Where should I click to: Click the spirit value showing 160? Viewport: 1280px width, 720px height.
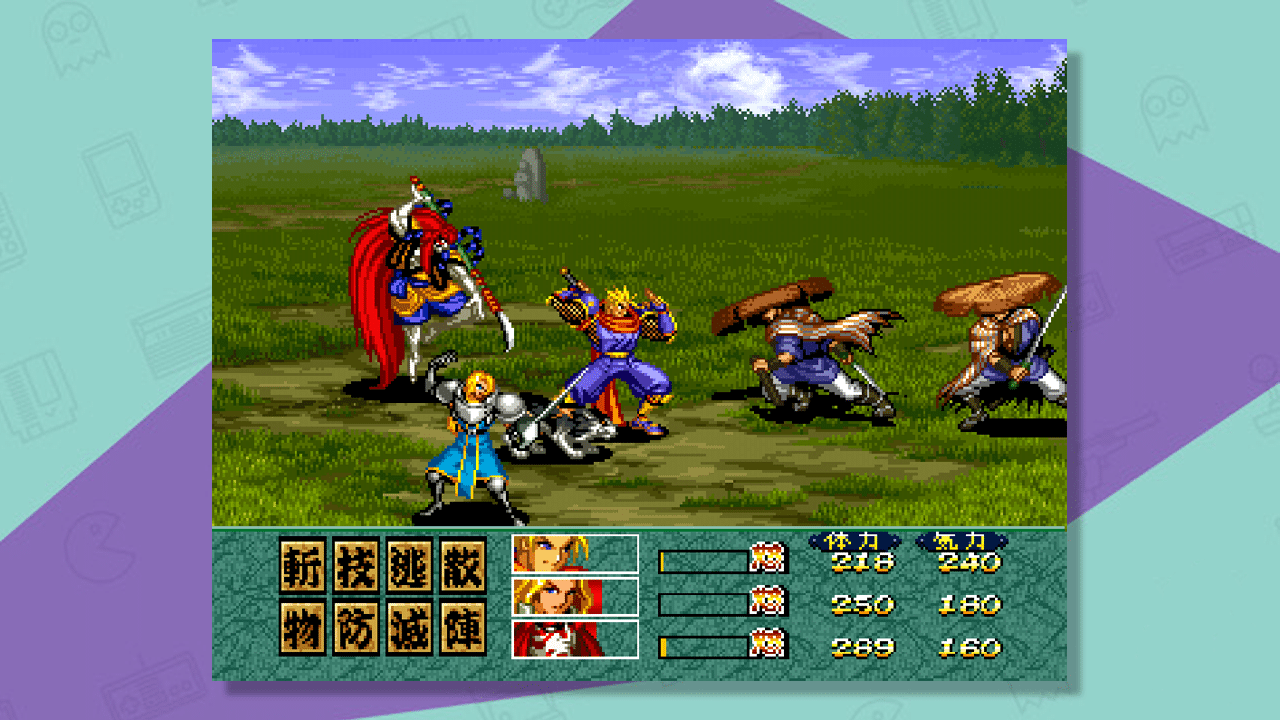pyautogui.click(x=968, y=646)
